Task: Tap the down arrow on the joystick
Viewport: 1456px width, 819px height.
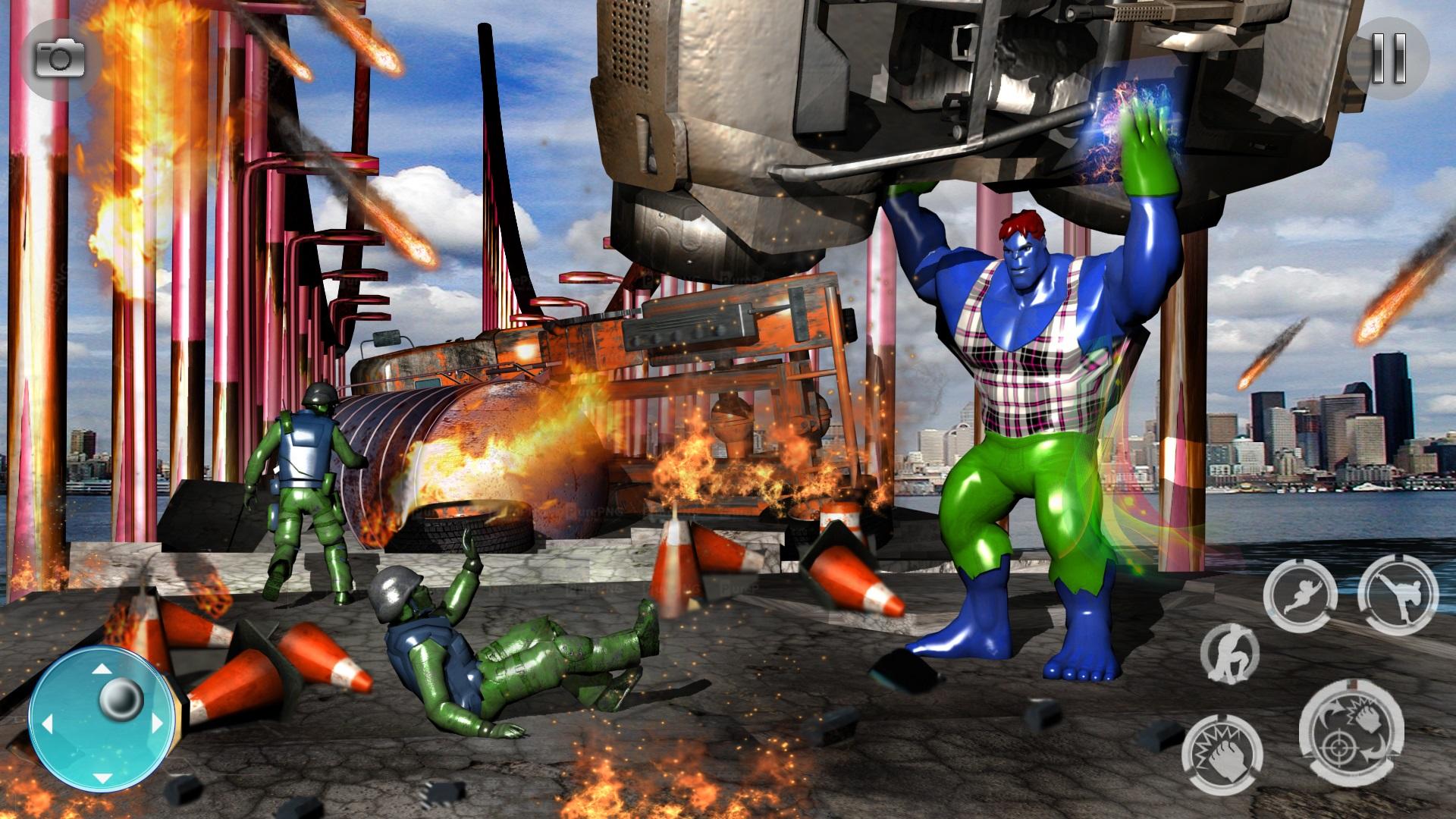Action: tap(102, 779)
